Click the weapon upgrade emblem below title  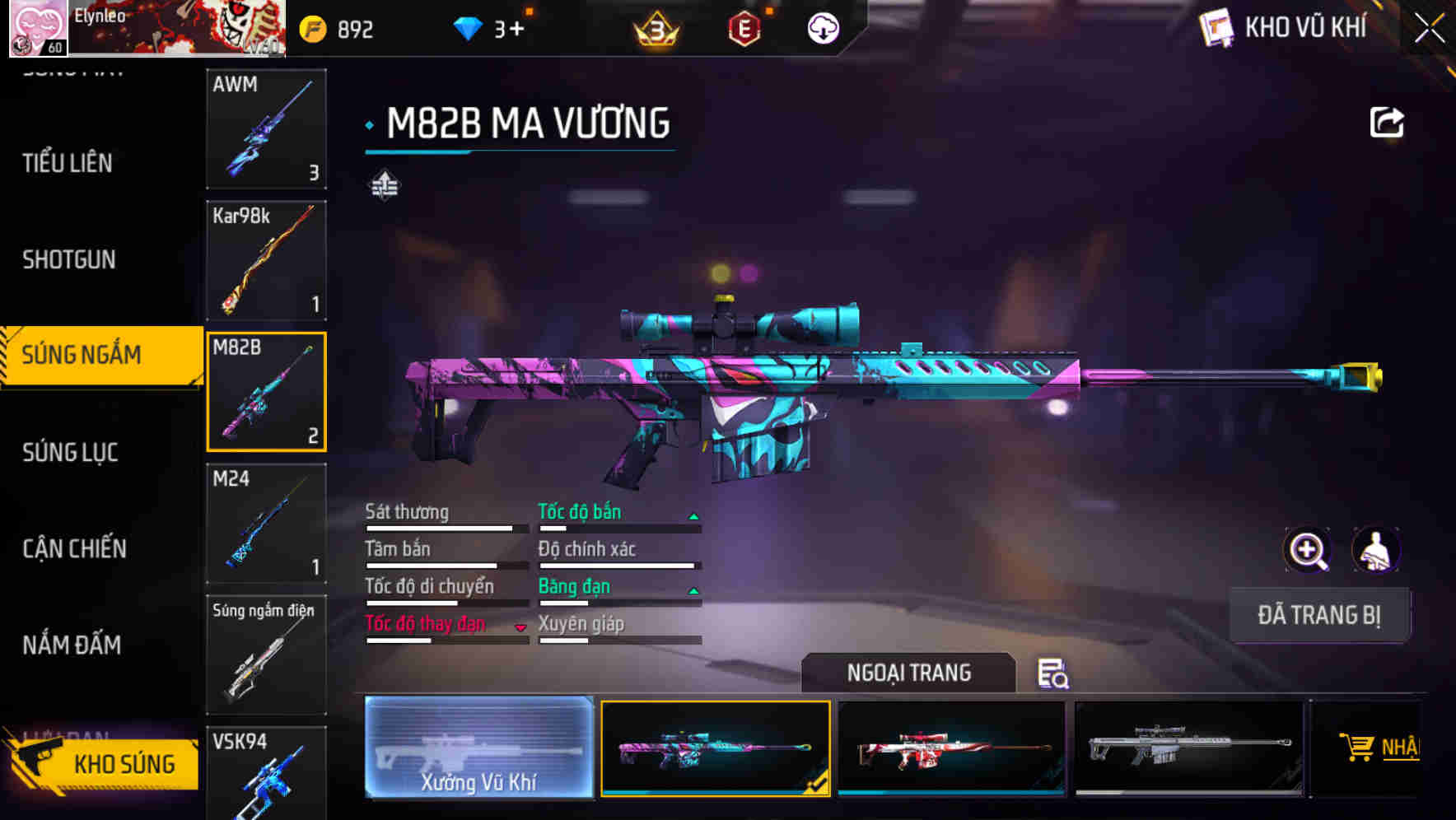[x=384, y=185]
